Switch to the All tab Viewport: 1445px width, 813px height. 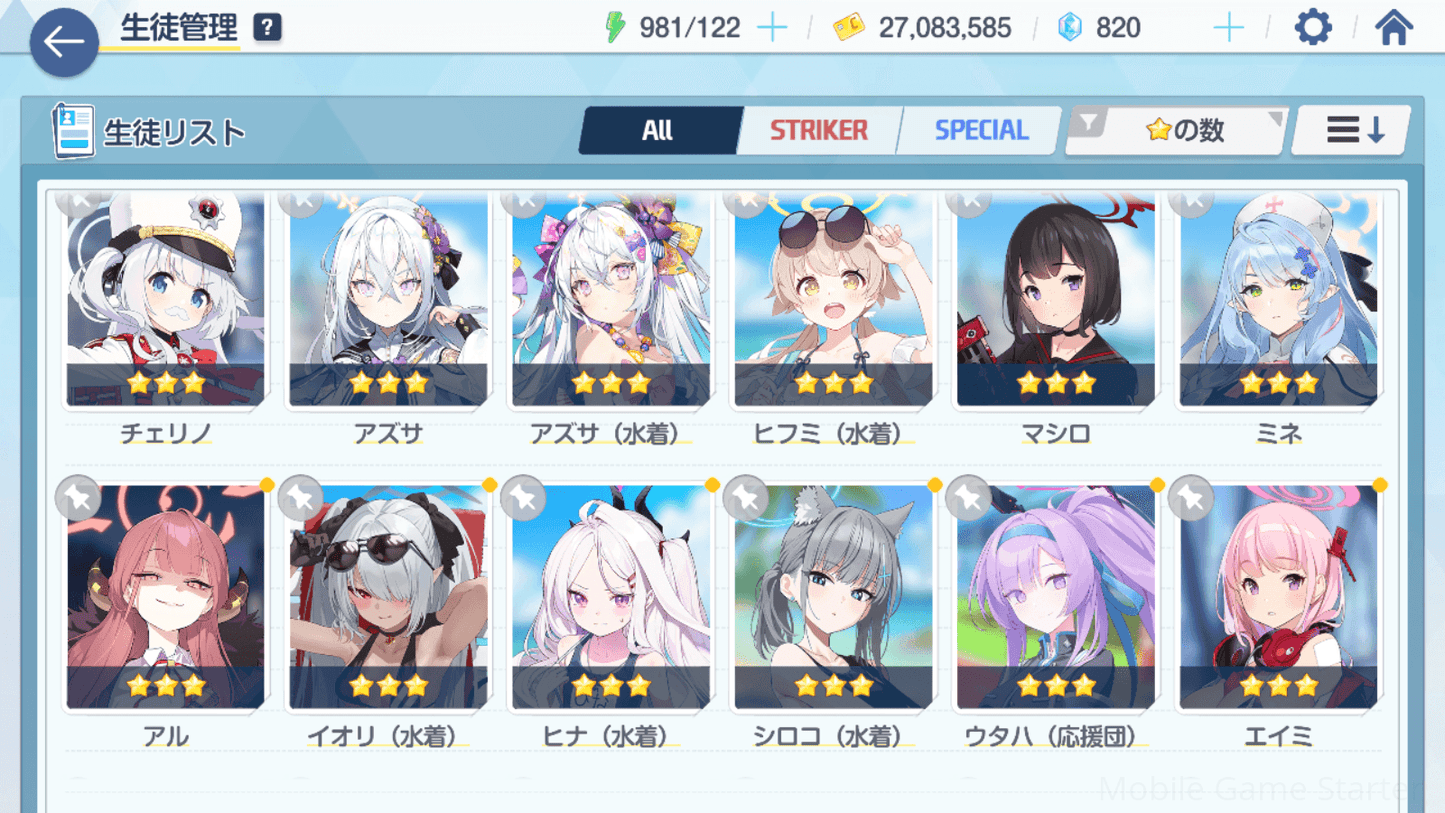click(658, 131)
